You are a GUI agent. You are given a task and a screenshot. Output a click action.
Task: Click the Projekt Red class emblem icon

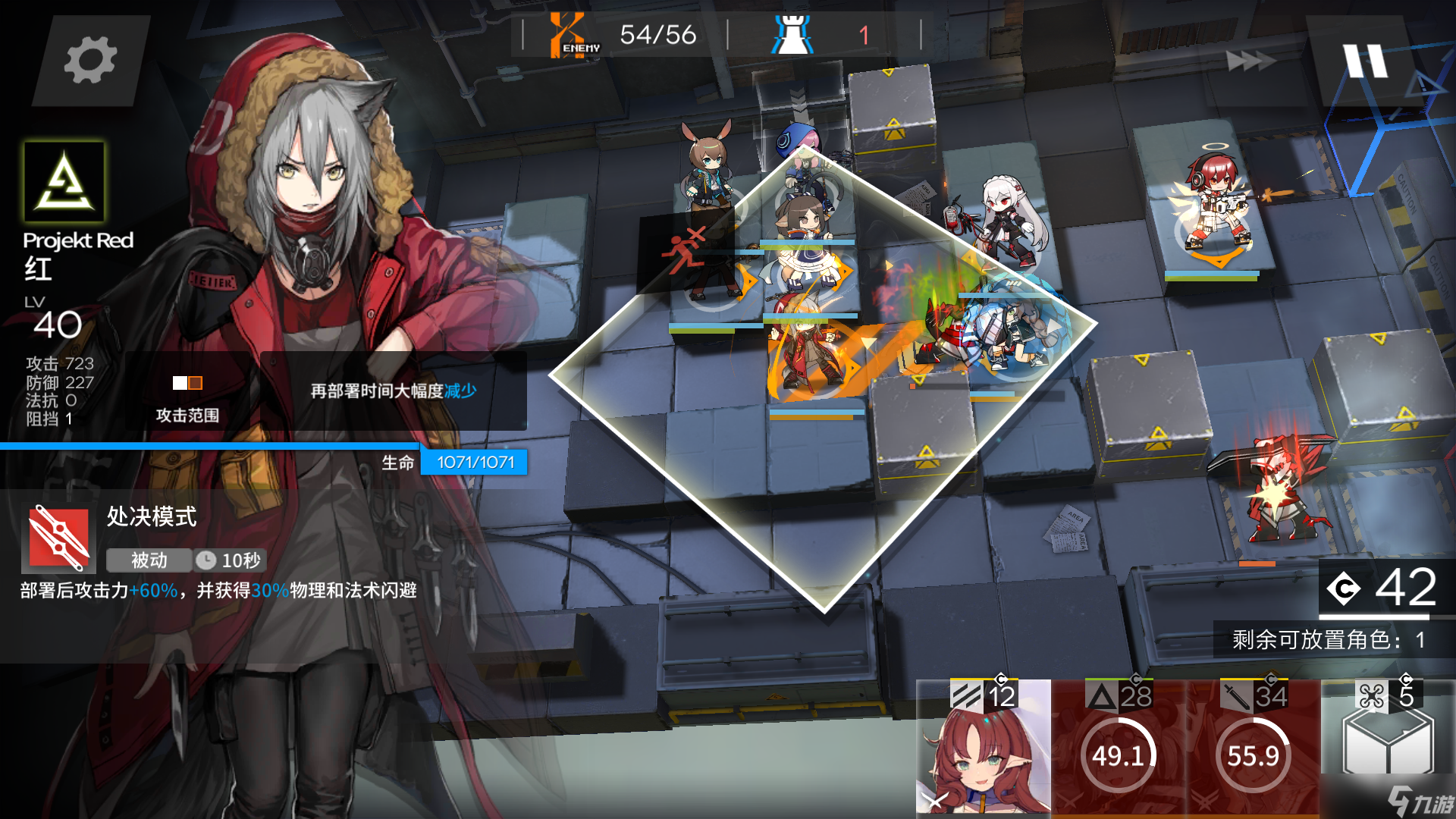[x=64, y=182]
